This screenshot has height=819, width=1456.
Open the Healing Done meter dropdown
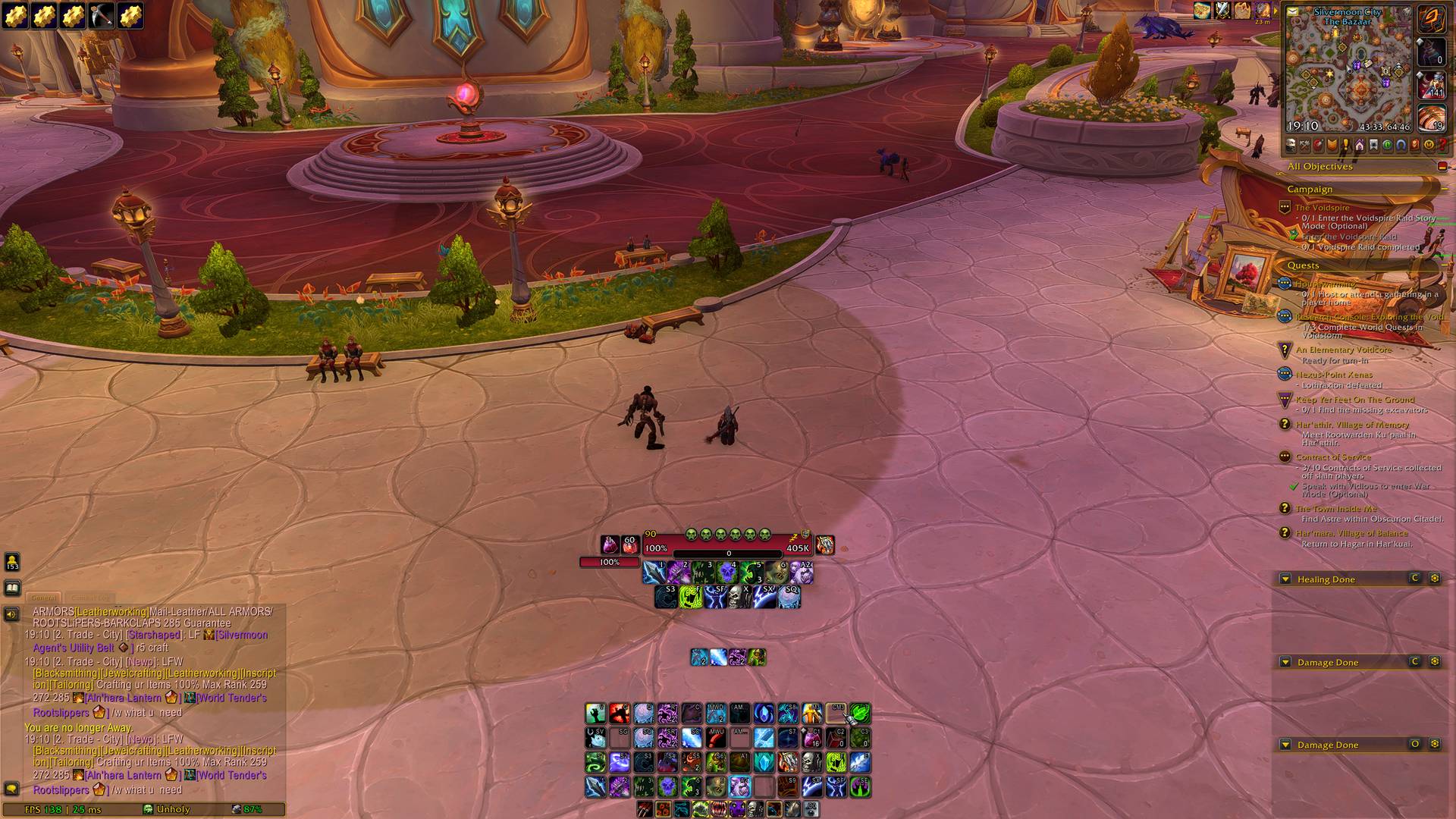point(1285,579)
